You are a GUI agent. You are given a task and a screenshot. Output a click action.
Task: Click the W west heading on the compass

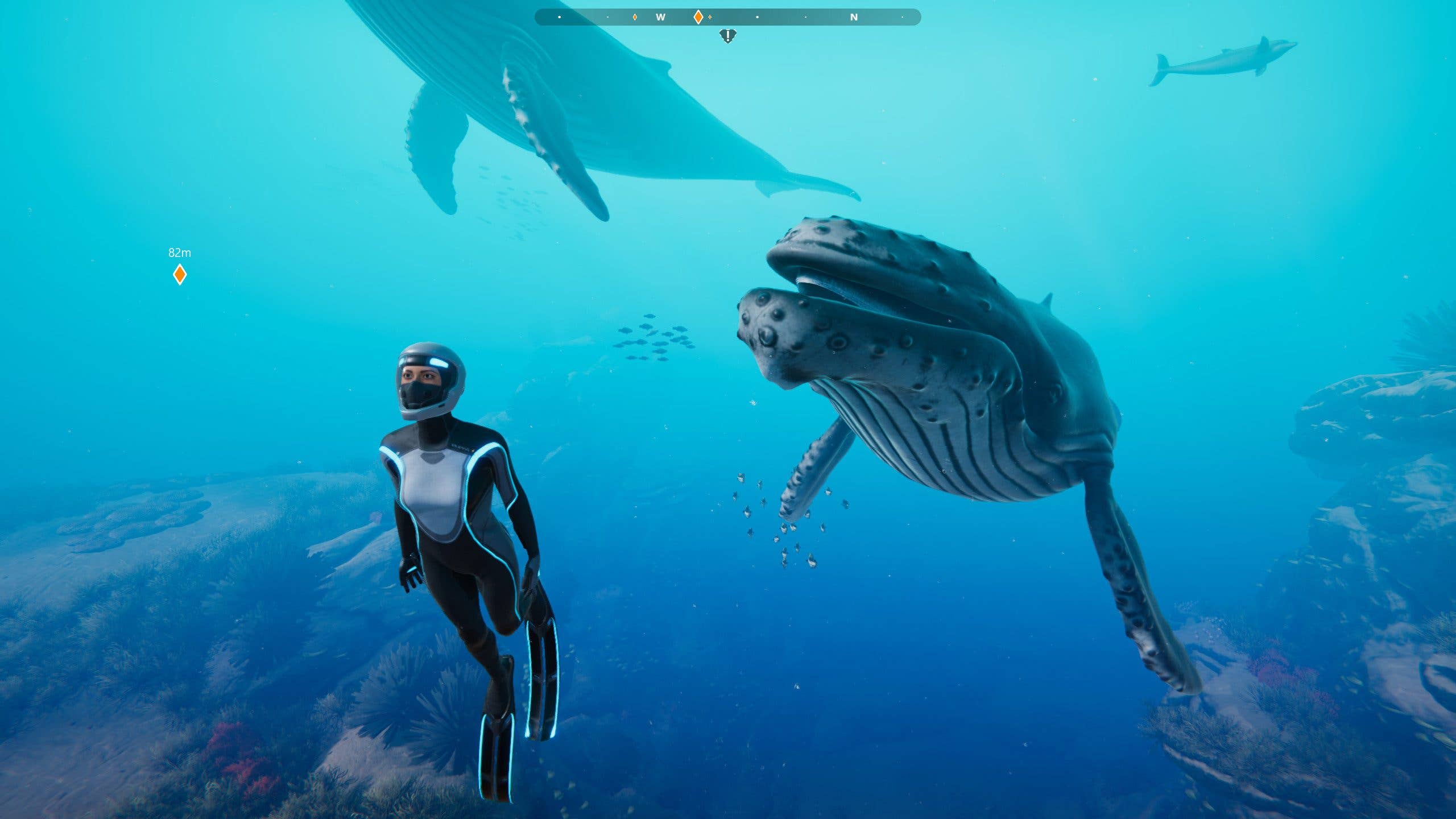[x=660, y=18]
